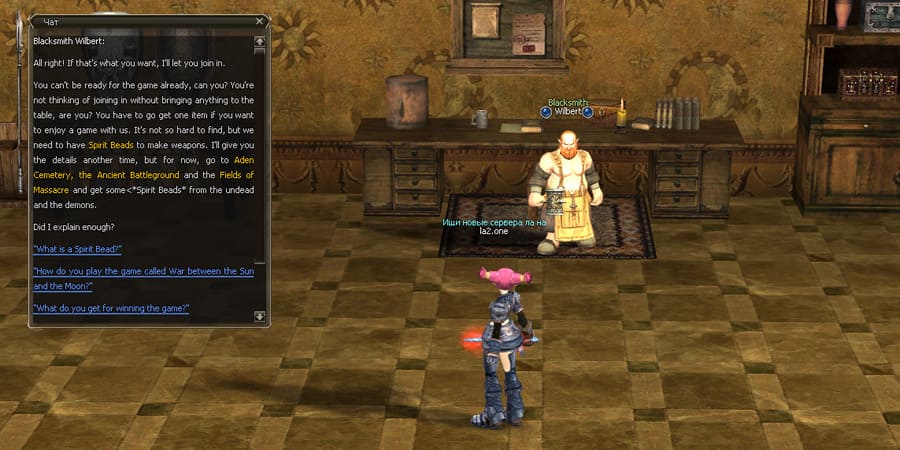Click the dialog scroll-up arrow

coord(260,42)
